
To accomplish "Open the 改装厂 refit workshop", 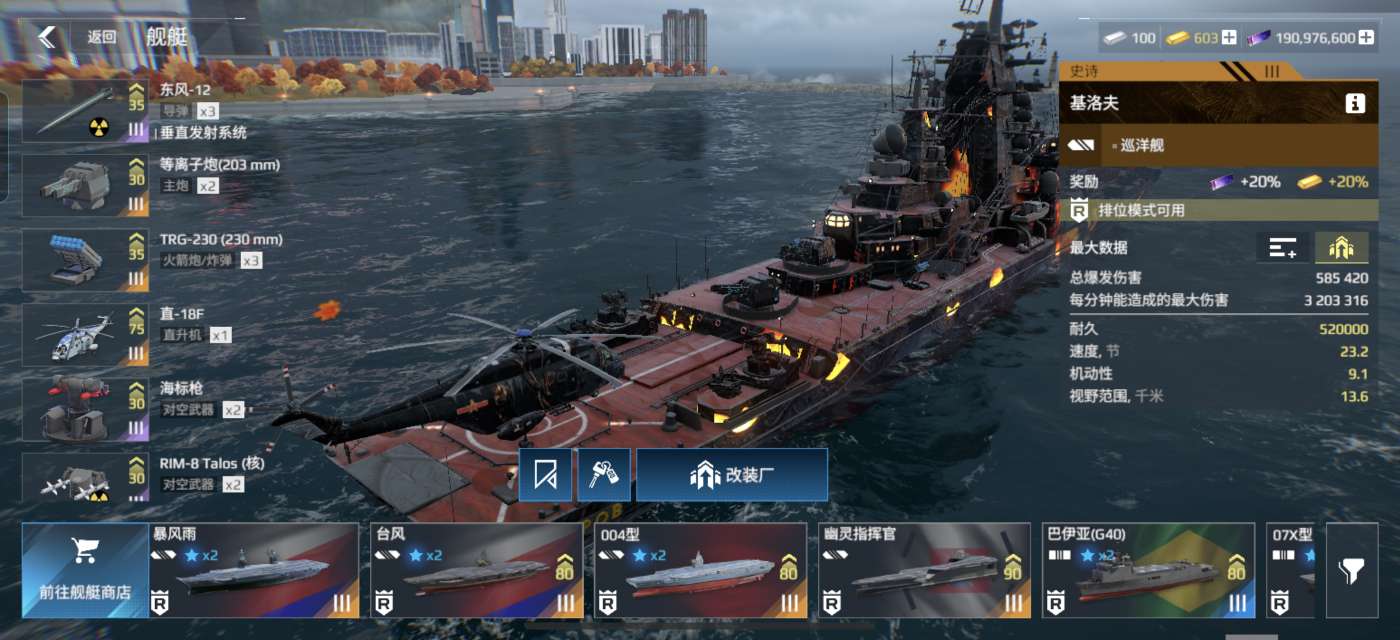I will [x=732, y=475].
